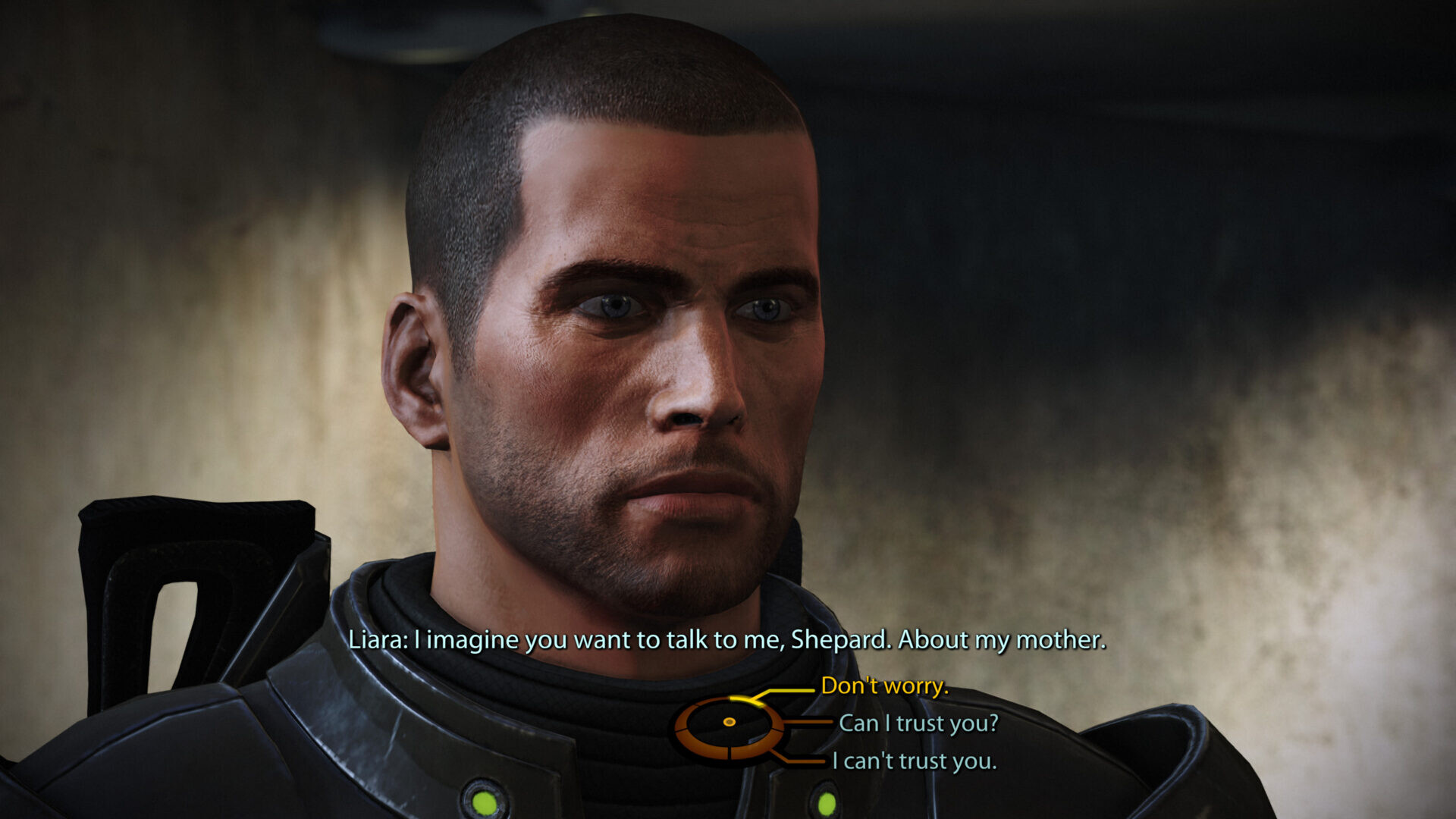
Task: Choose the "Don't worry." reply
Action: tap(884, 686)
